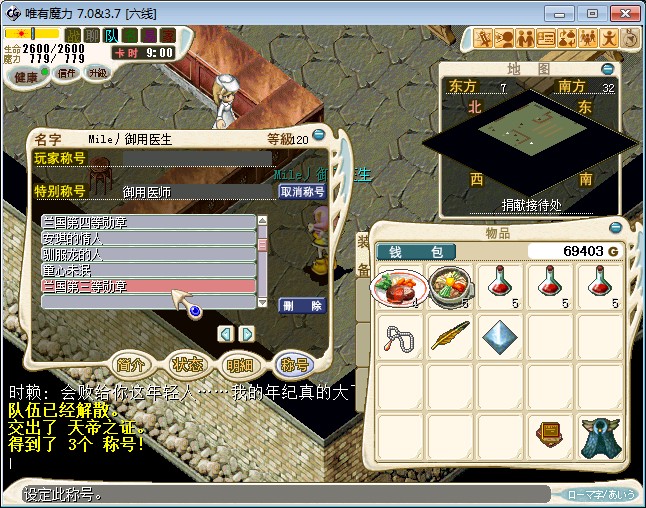
Task: Open the 健康 health status button
Action: [26, 76]
